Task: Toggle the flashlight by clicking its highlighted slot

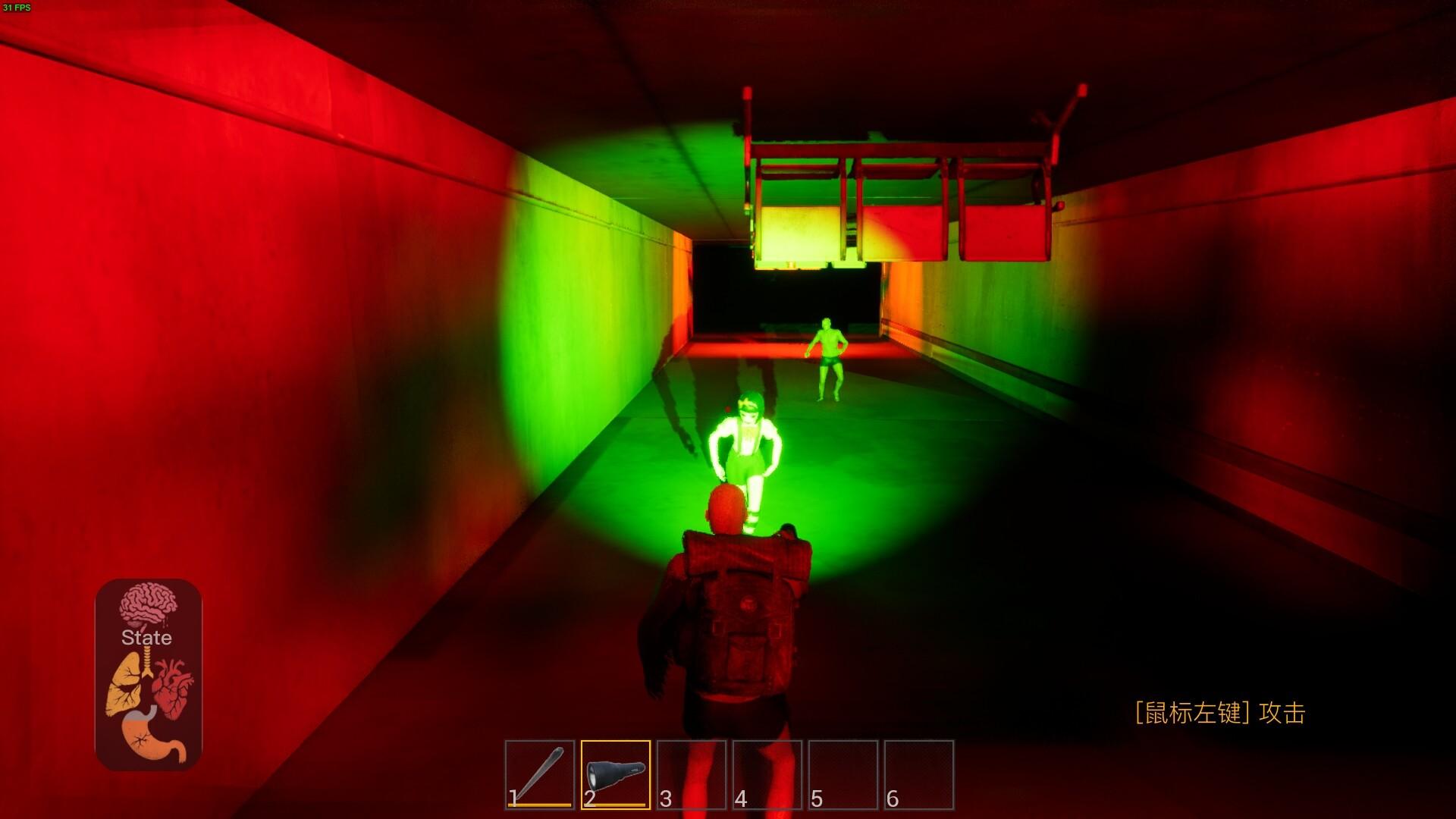Action: point(616,770)
